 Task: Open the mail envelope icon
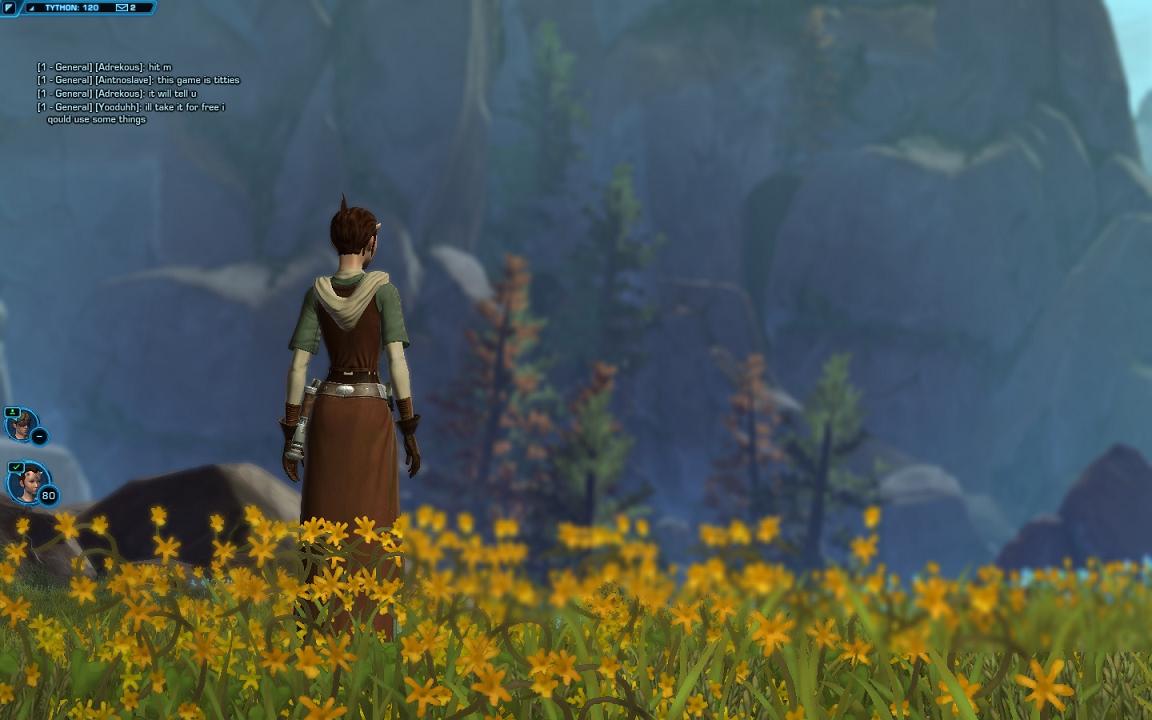point(122,8)
